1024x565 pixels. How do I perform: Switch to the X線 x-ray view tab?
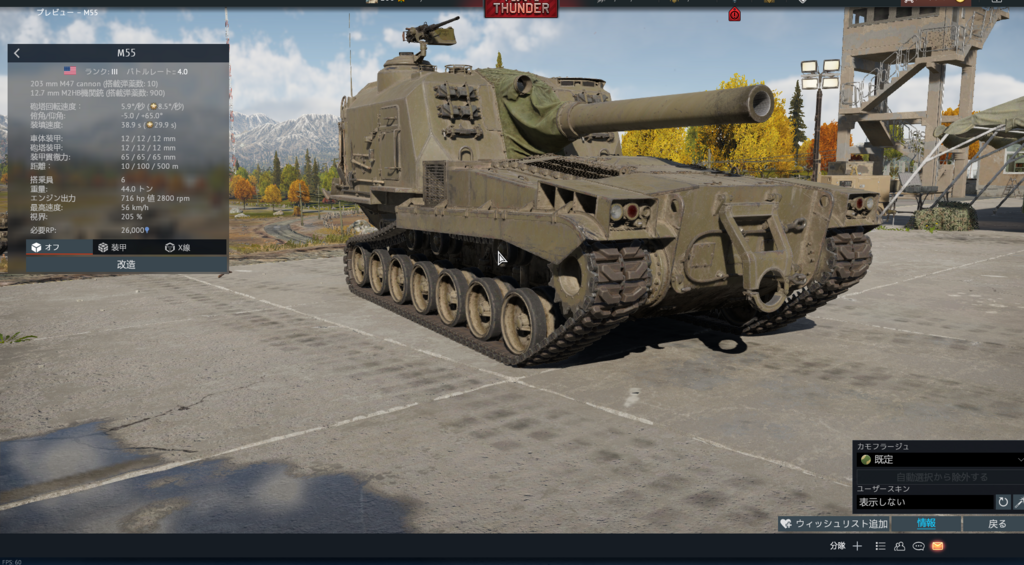click(178, 247)
